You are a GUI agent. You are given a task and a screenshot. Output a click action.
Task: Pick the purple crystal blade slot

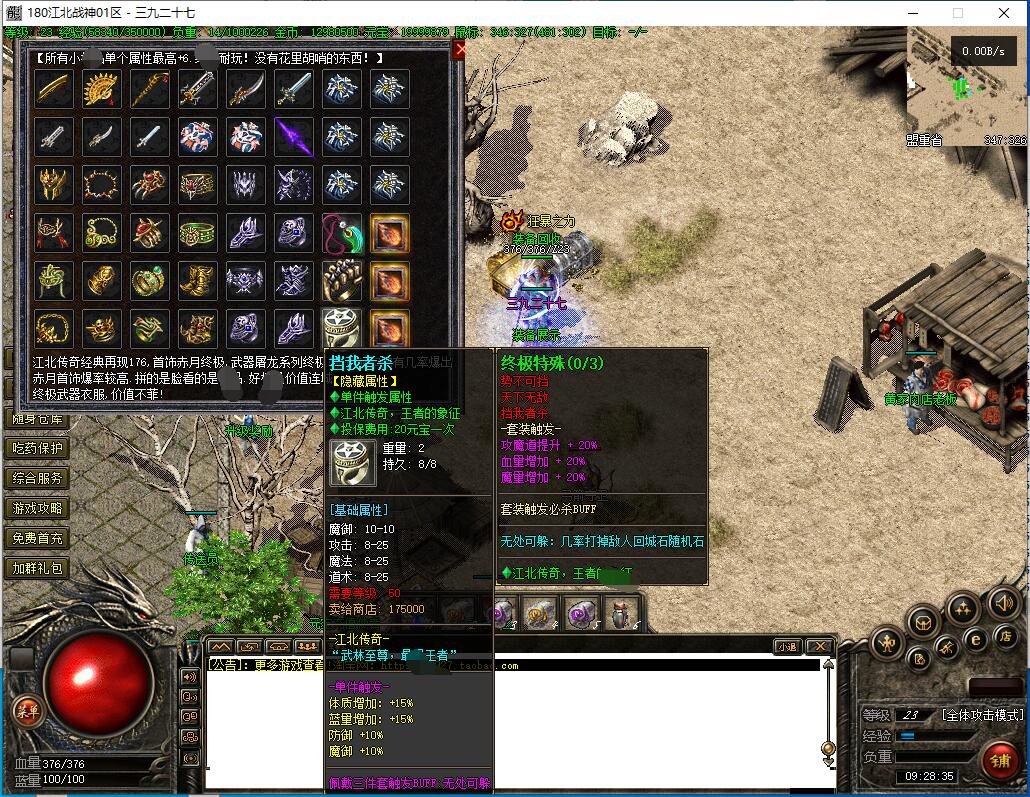click(293, 137)
